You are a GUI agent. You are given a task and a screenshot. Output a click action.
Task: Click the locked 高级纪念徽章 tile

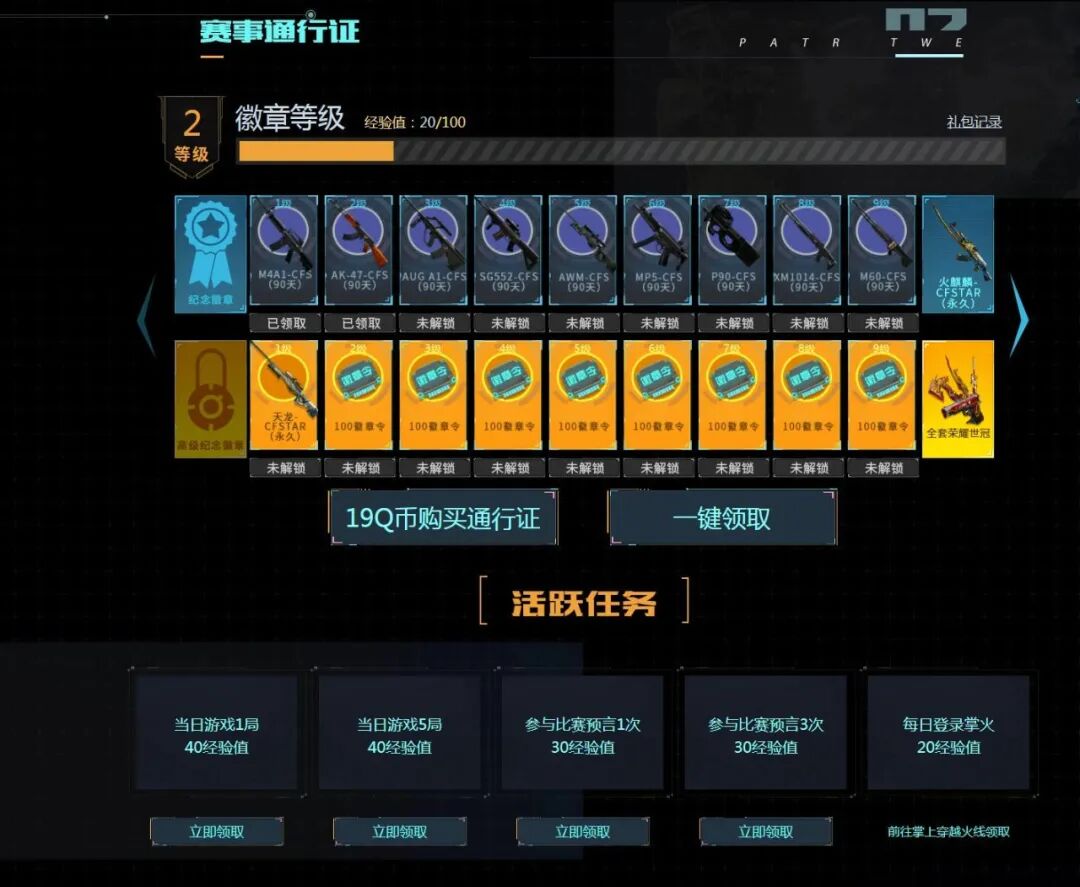tap(210, 398)
